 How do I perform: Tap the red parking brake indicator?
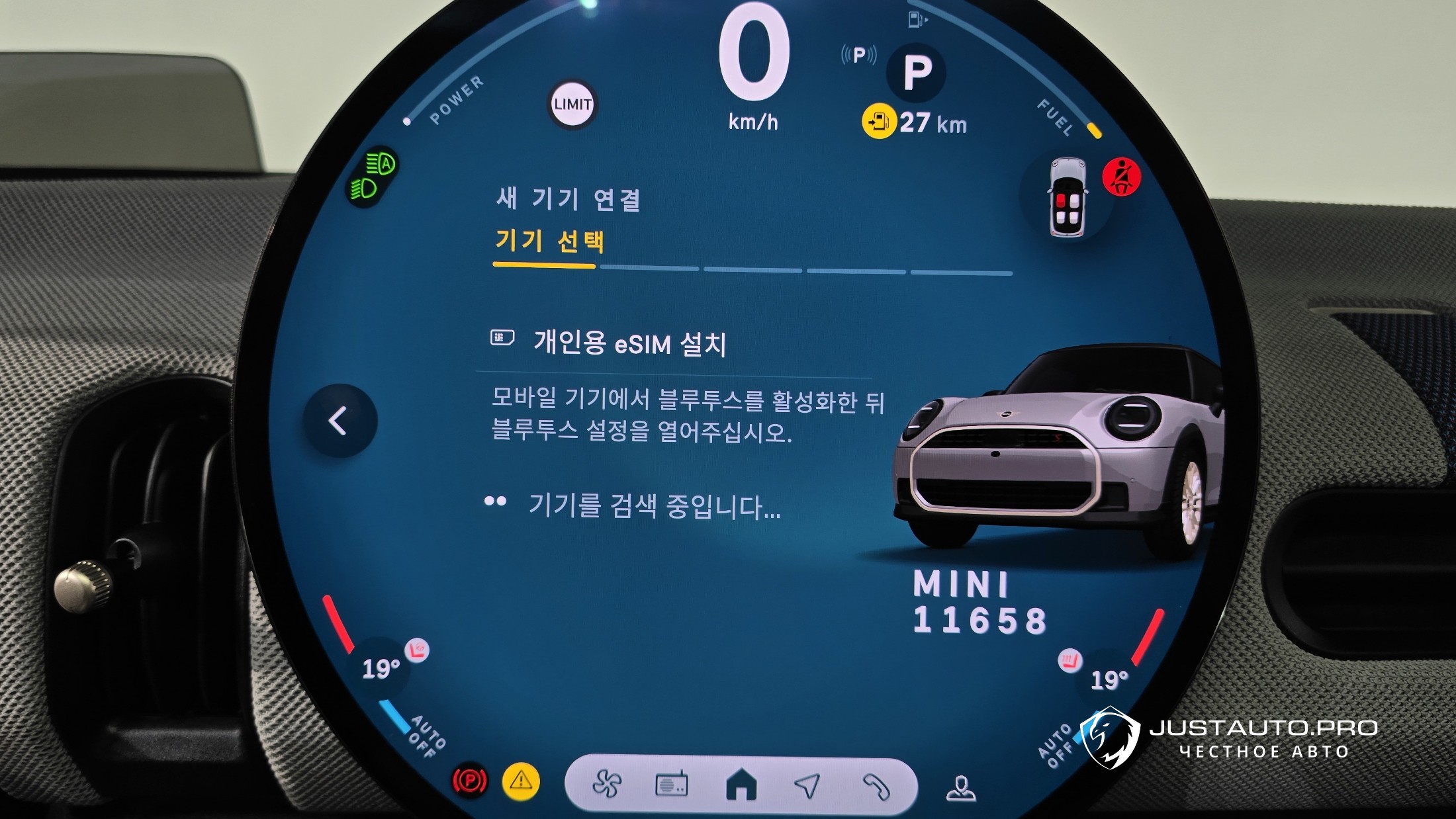[x=469, y=781]
